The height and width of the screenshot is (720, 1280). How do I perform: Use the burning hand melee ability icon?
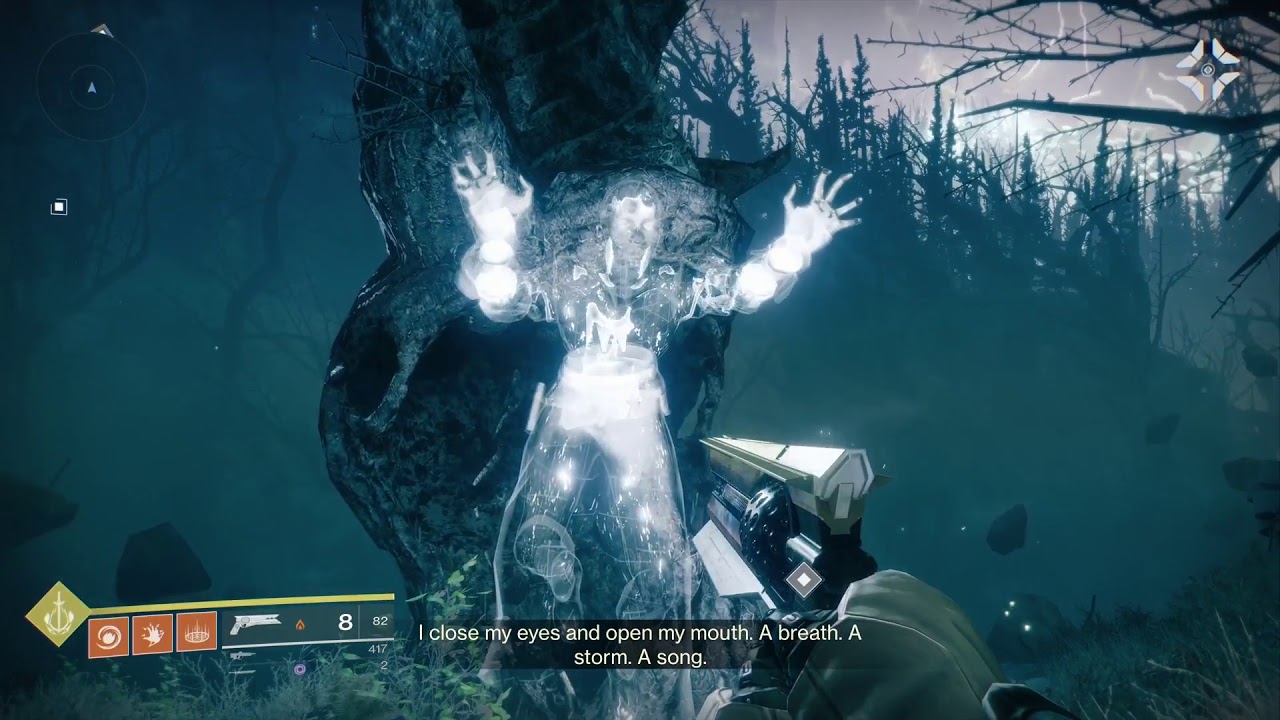[152, 635]
